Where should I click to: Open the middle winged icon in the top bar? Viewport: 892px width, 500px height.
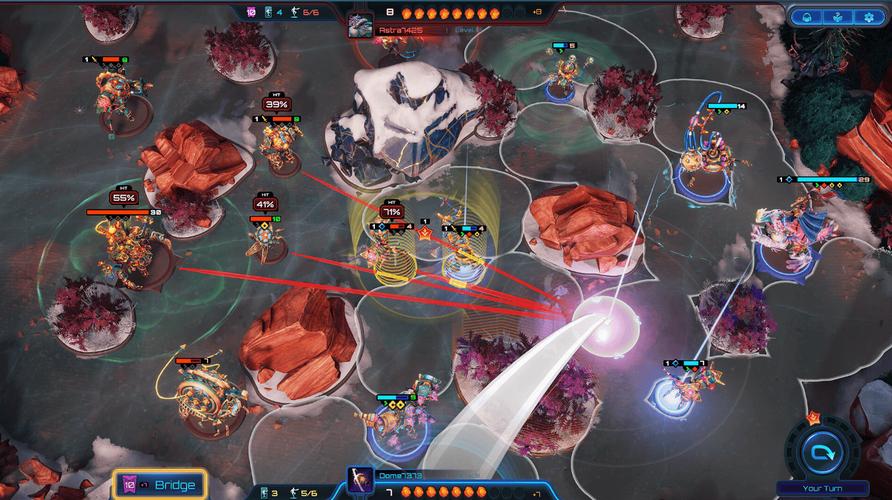tap(837, 17)
